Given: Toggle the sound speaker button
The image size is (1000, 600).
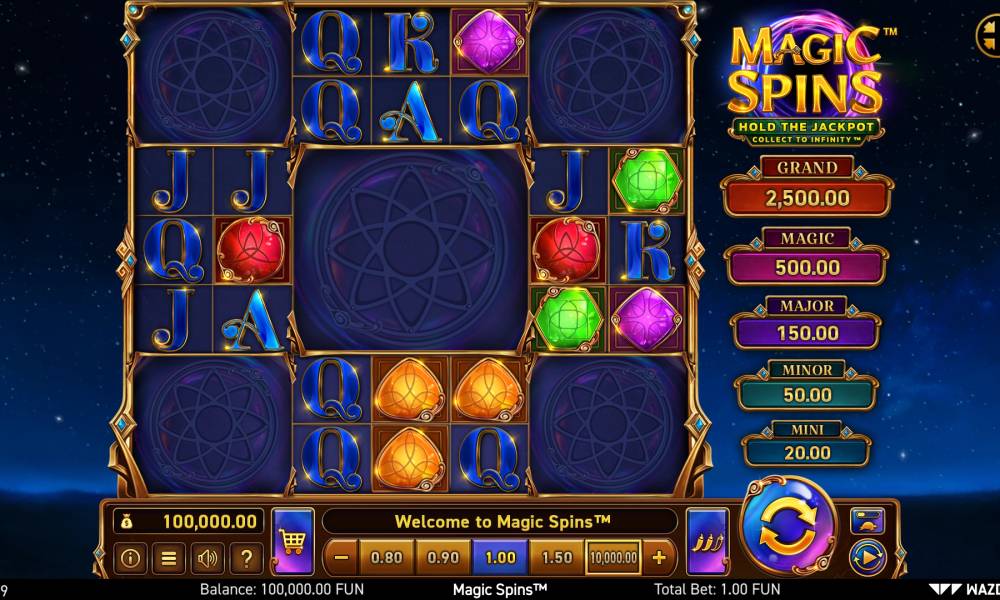Looking at the screenshot, I should 207,558.
